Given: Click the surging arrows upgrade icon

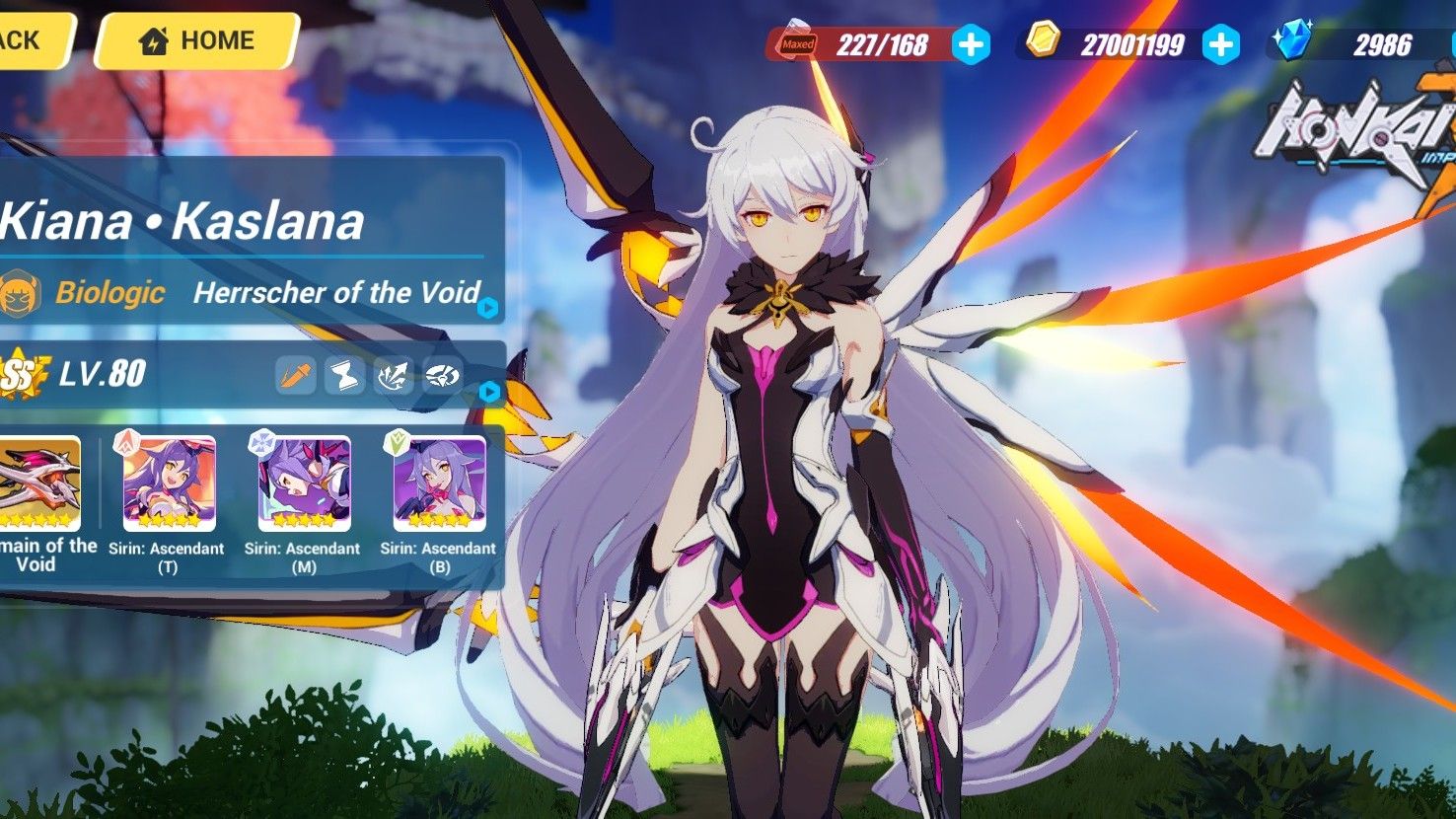Looking at the screenshot, I should tap(393, 374).
